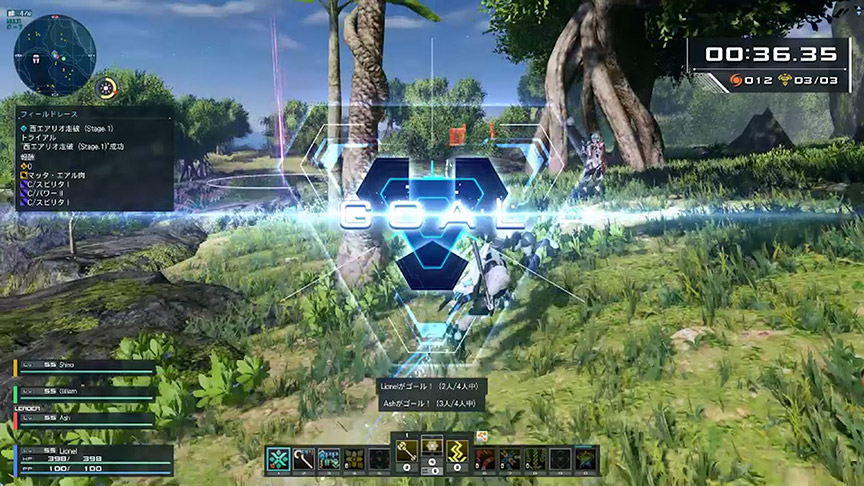Select party member Shino's row
Viewport: 864px width, 486px height.
click(85, 367)
